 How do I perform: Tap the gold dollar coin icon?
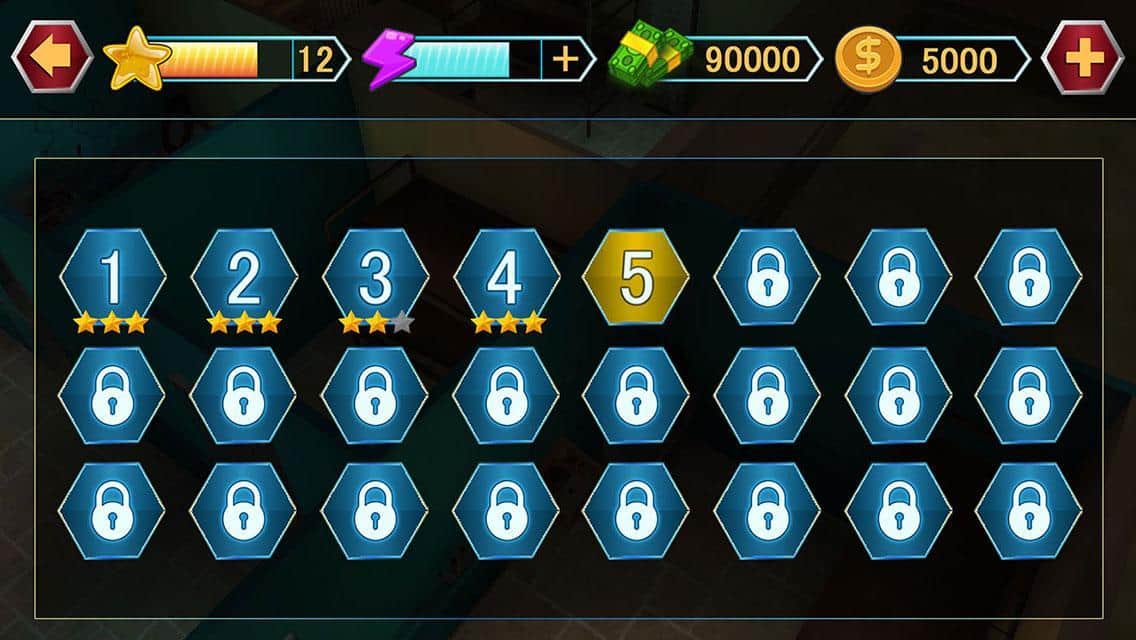point(867,59)
